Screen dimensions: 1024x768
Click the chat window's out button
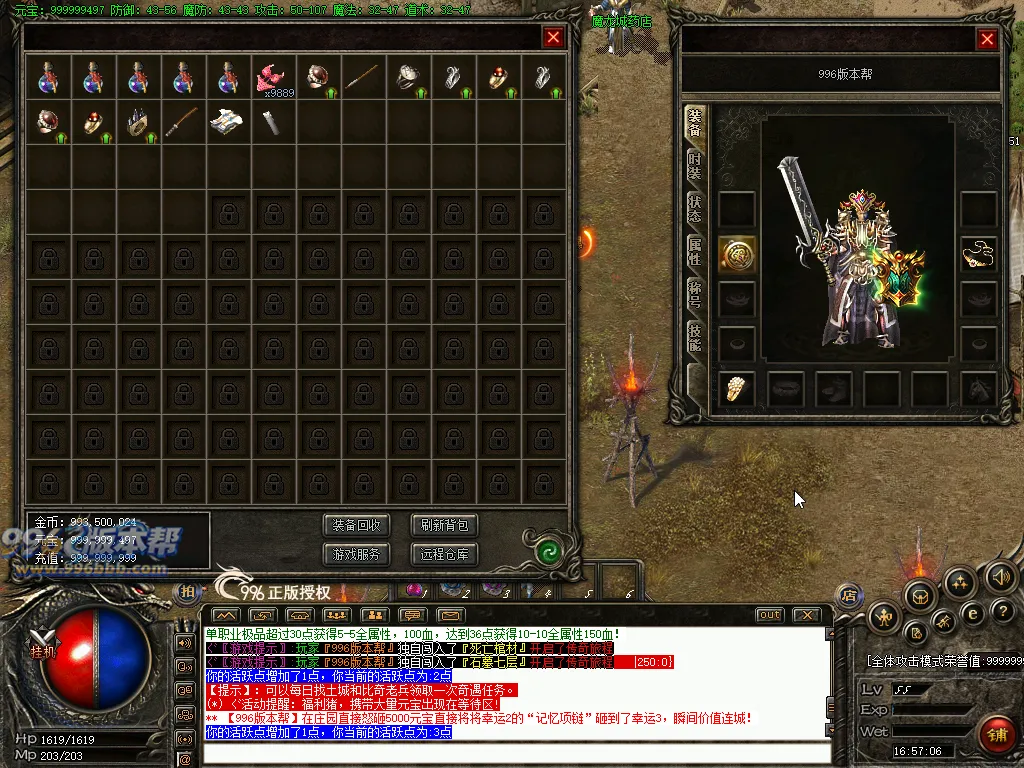point(769,614)
